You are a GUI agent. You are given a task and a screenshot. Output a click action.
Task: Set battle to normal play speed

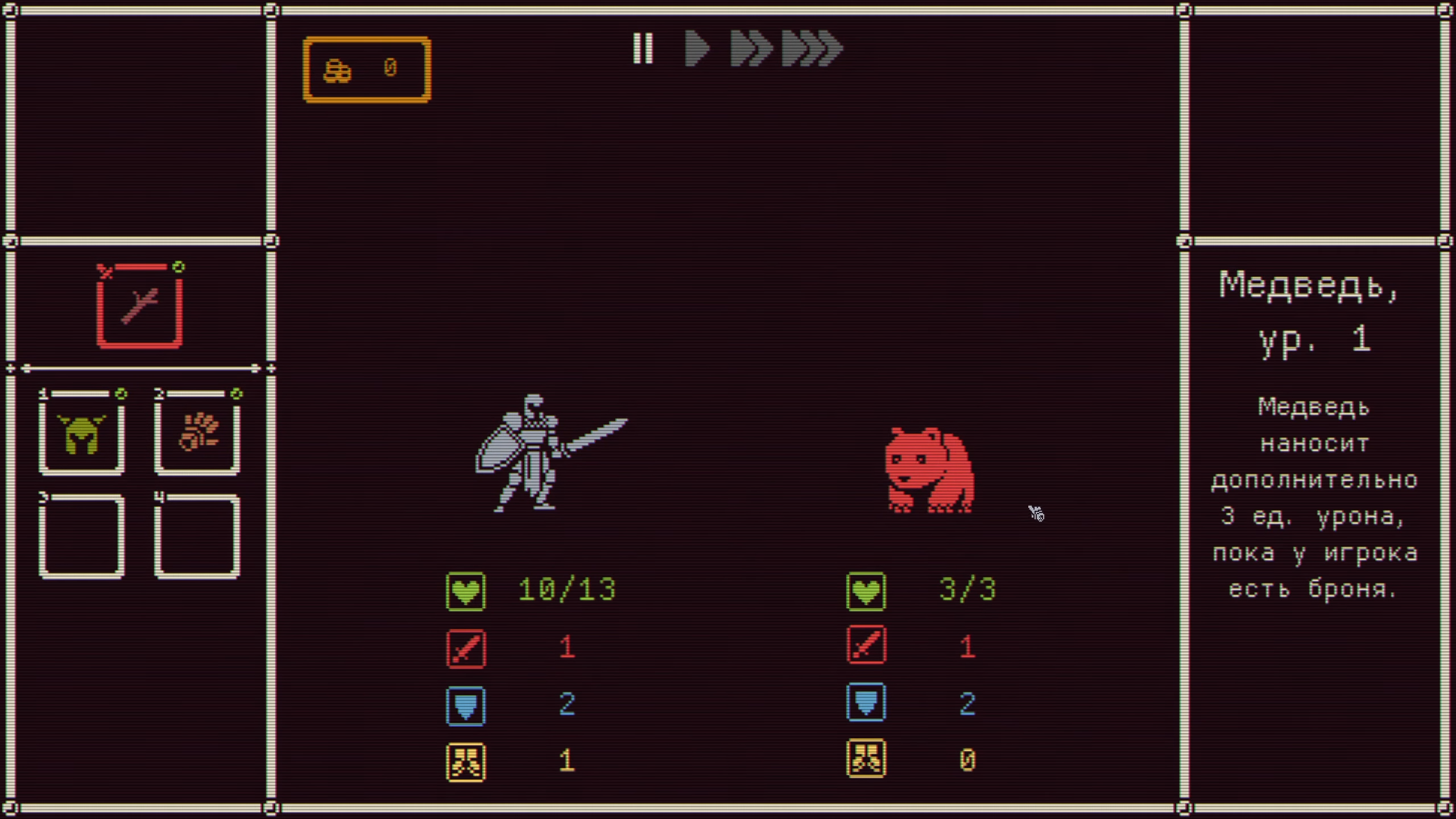[697, 48]
